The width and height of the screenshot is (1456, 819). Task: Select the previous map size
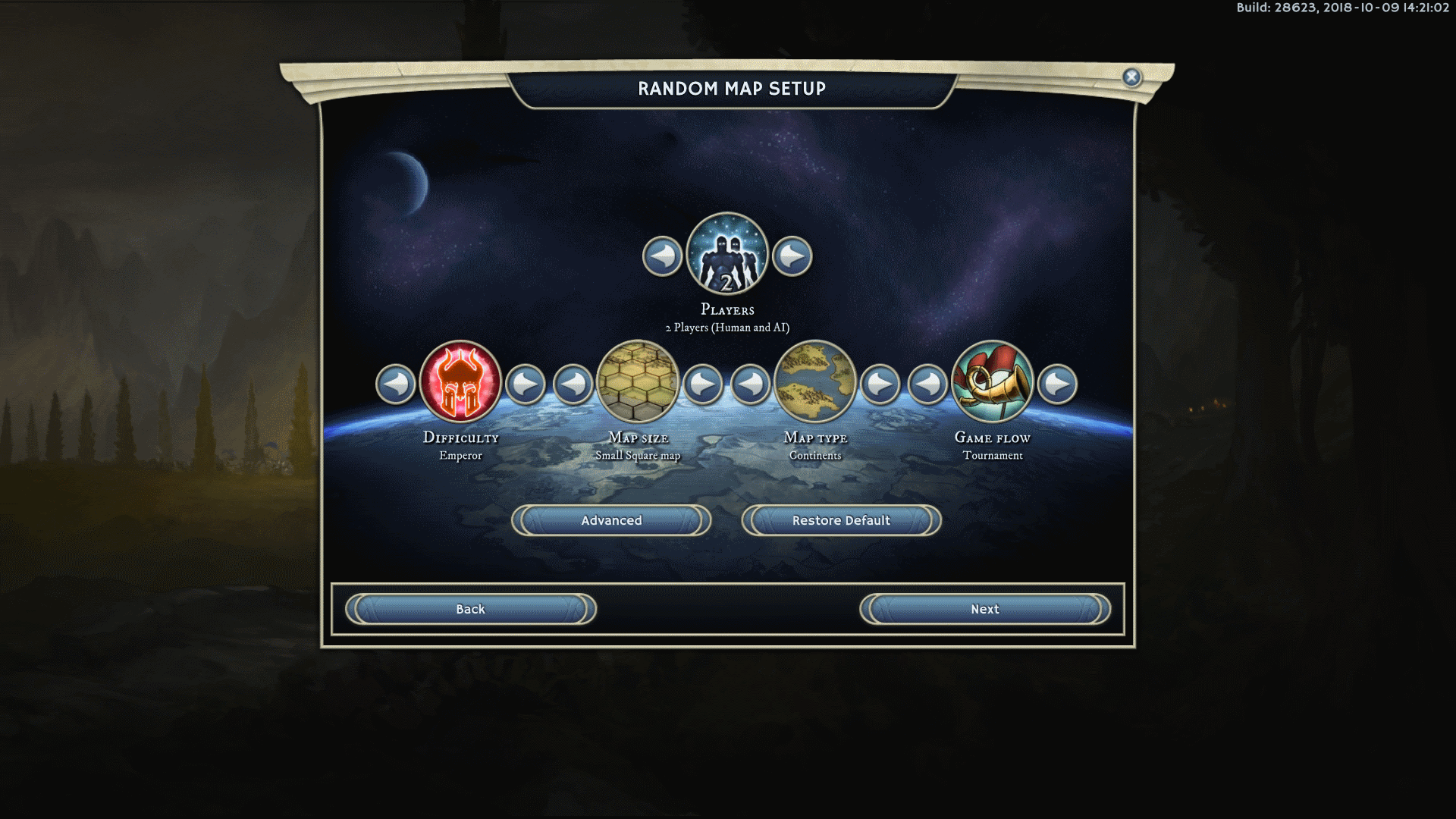click(x=573, y=384)
